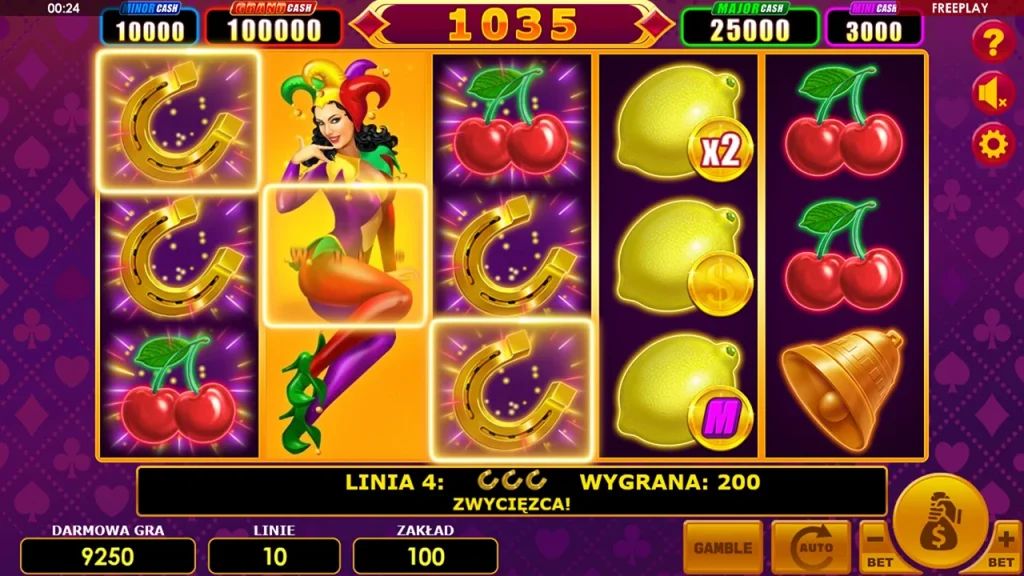
Task: Toggle the sound mute speaker icon
Action: point(993,94)
